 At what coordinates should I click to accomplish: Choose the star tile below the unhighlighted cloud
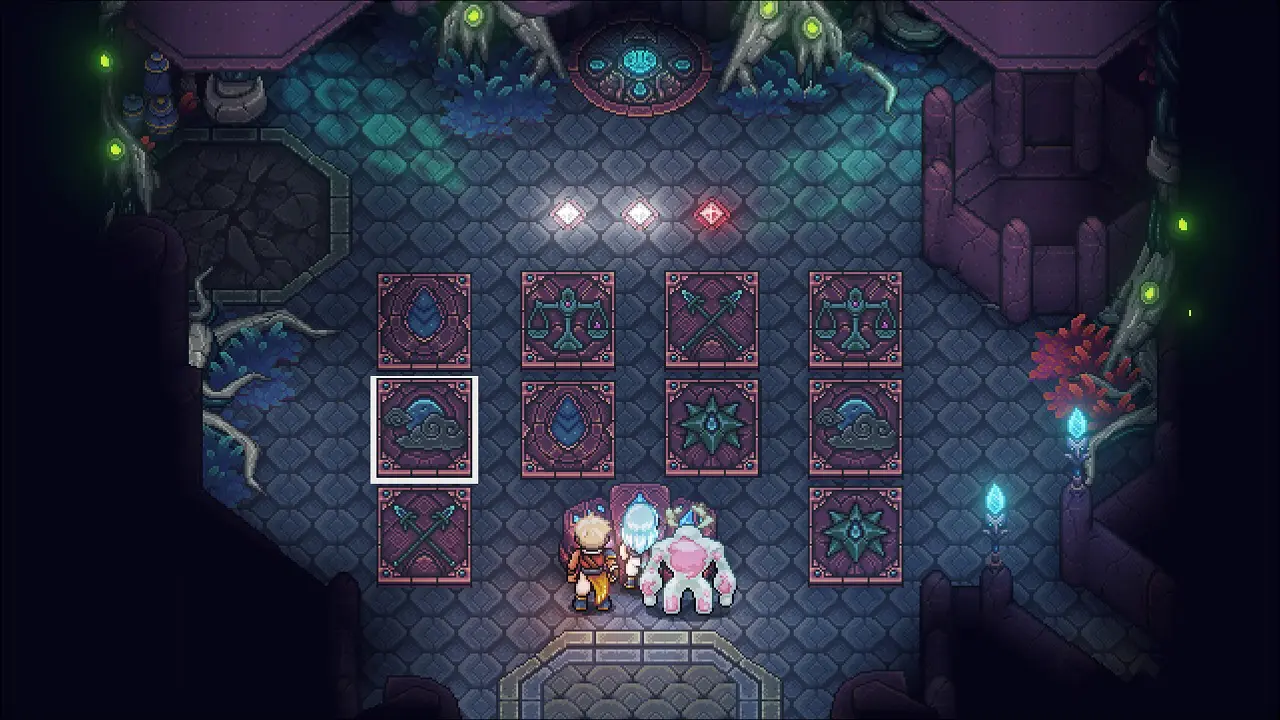856,536
